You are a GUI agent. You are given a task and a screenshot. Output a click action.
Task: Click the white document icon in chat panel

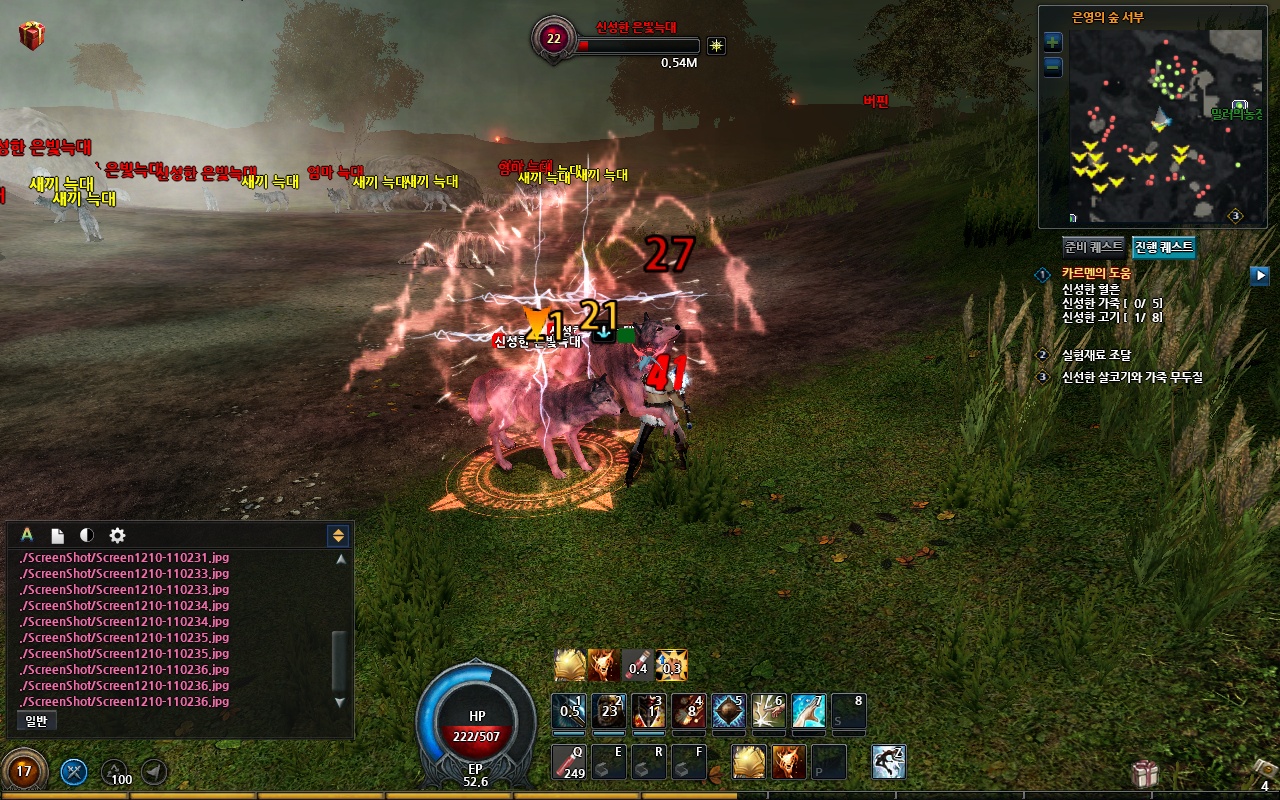tap(58, 536)
